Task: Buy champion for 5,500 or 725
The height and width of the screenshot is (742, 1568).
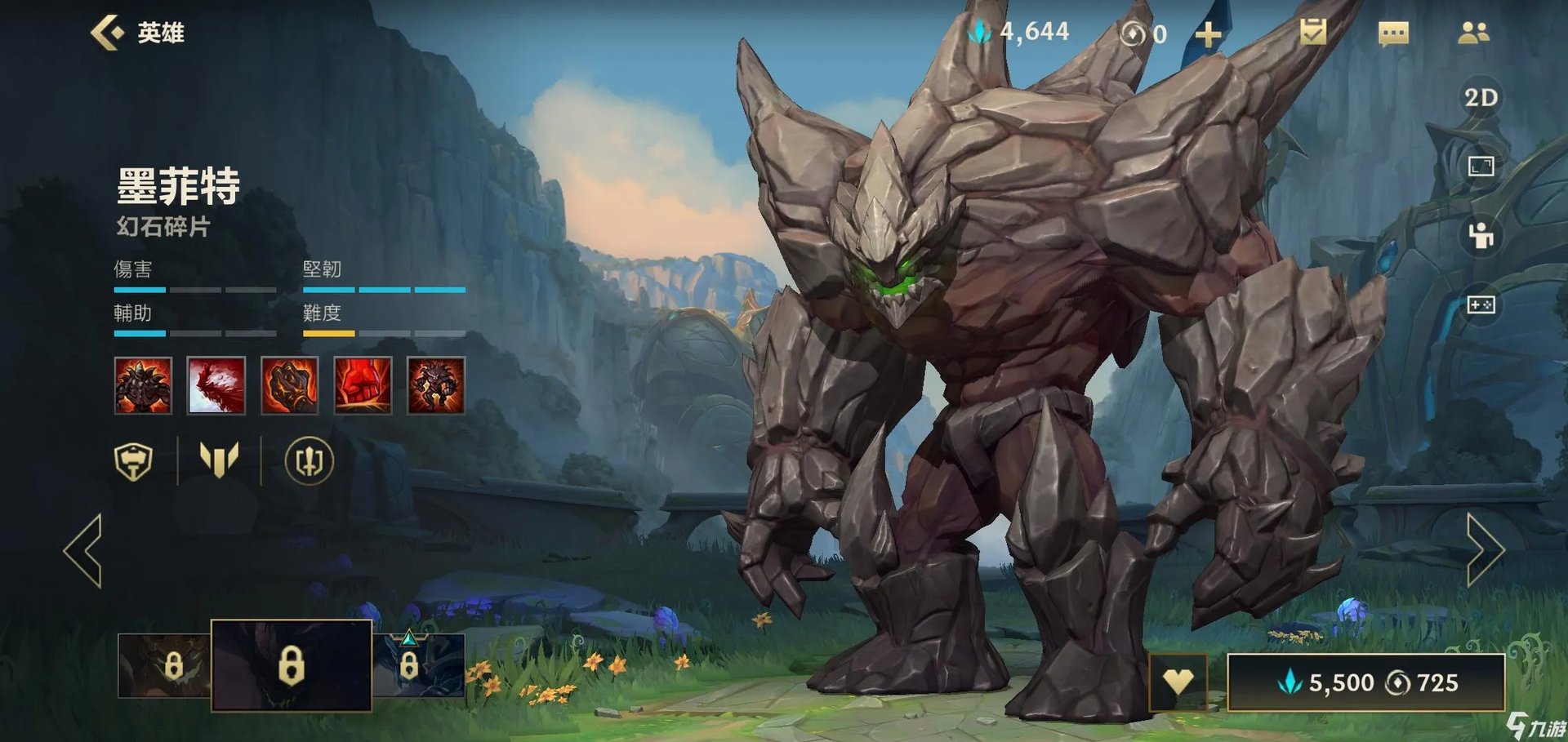Action: 1365,682
